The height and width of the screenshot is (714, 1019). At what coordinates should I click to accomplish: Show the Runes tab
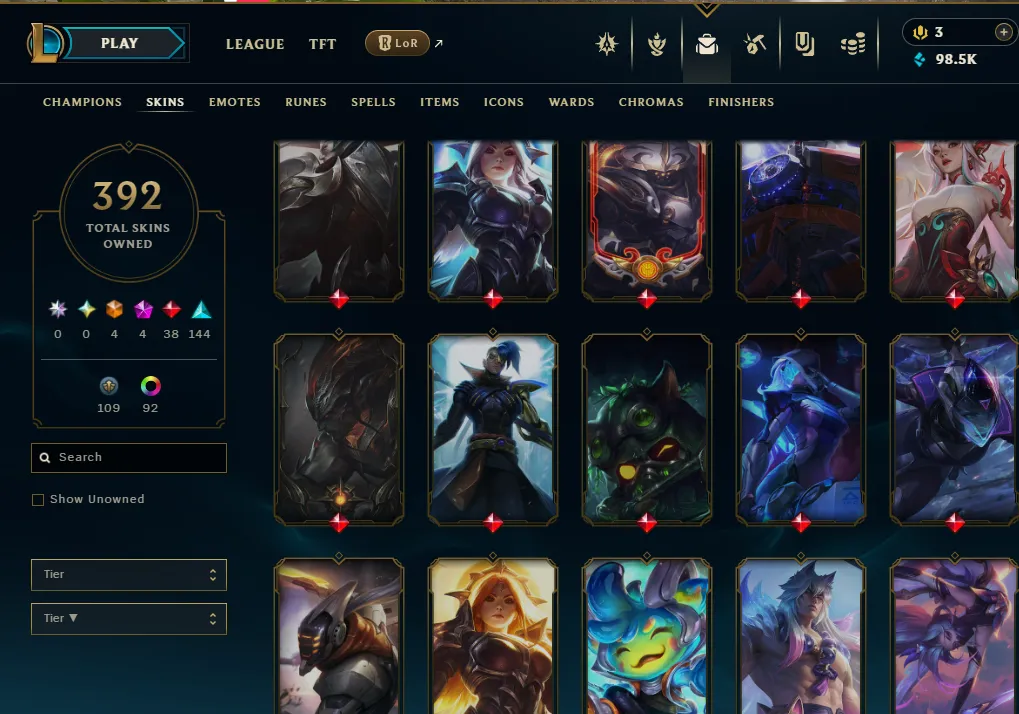click(306, 102)
